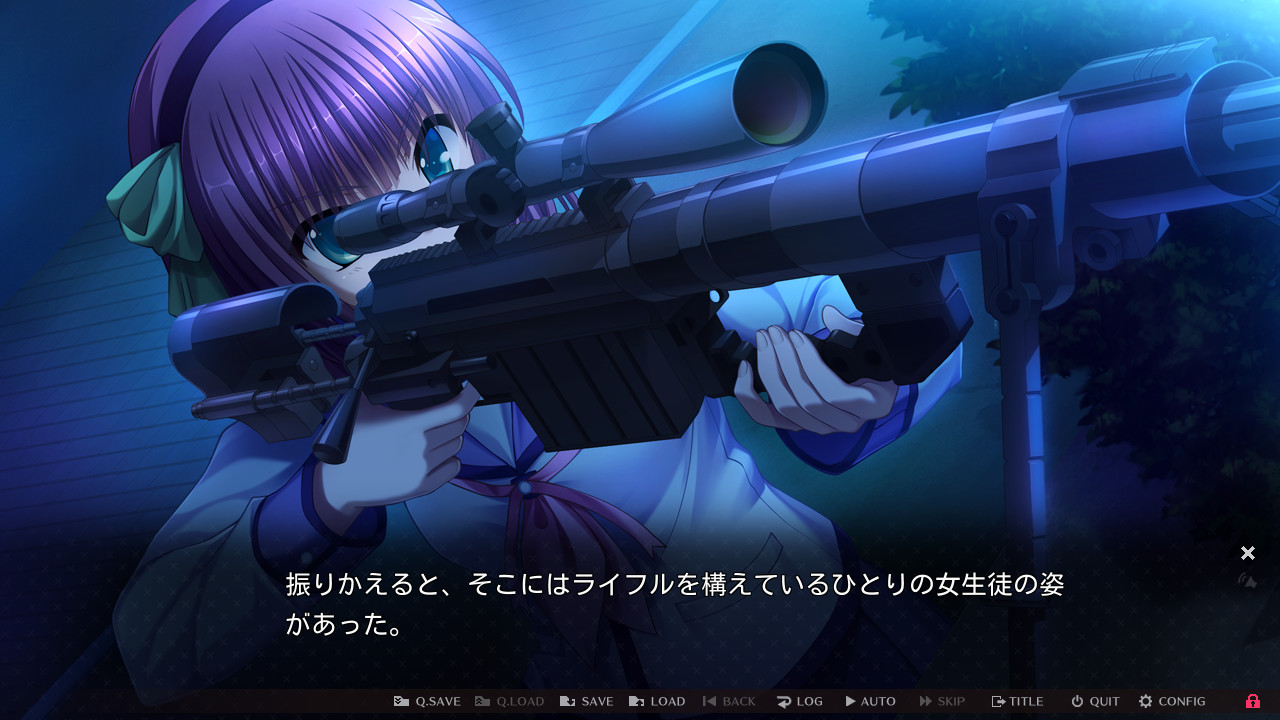Click the BACK step-back arrow icon
1280x720 pixels.
point(710,701)
